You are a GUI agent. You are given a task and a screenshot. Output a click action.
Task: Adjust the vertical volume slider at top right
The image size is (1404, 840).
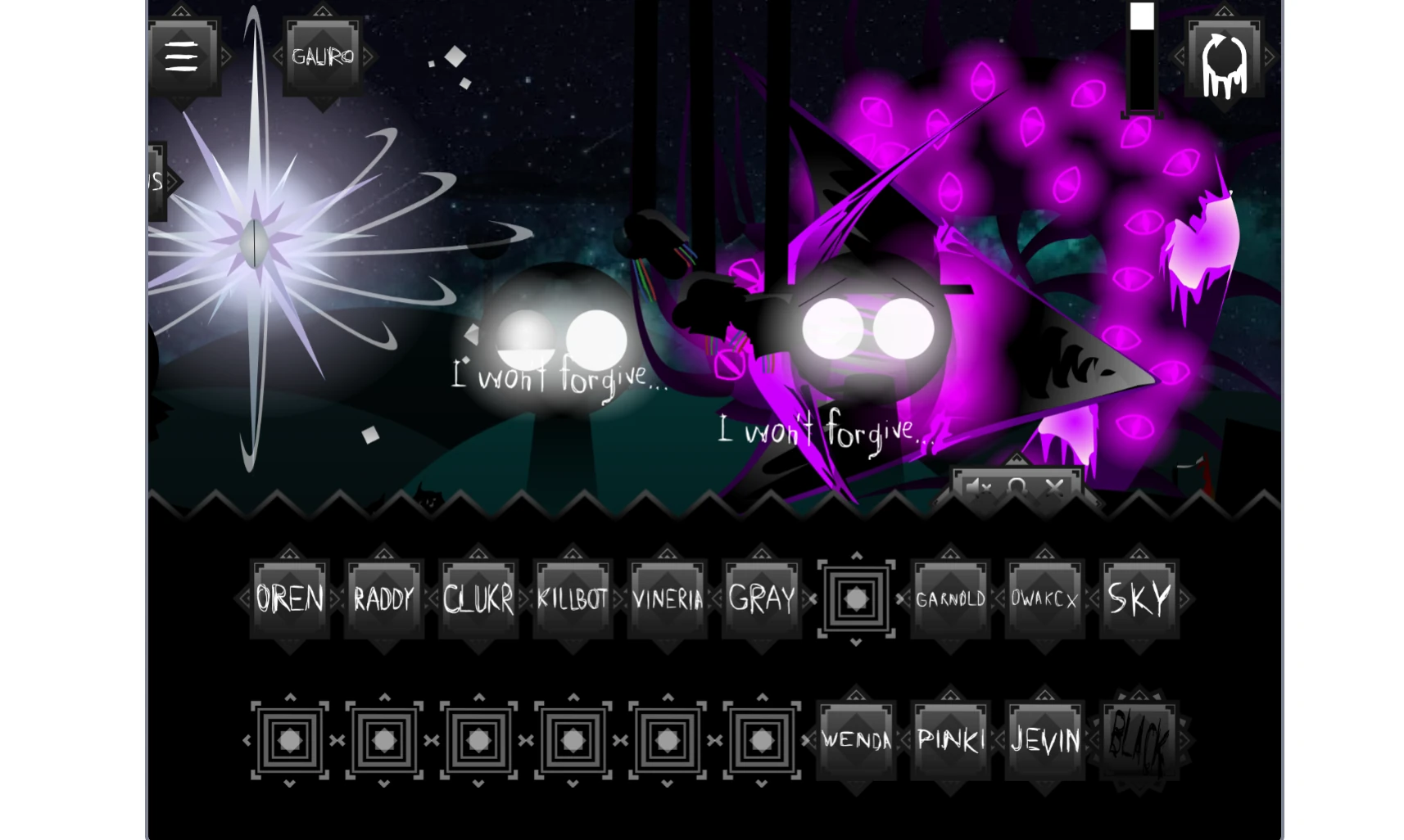pyautogui.click(x=1140, y=57)
